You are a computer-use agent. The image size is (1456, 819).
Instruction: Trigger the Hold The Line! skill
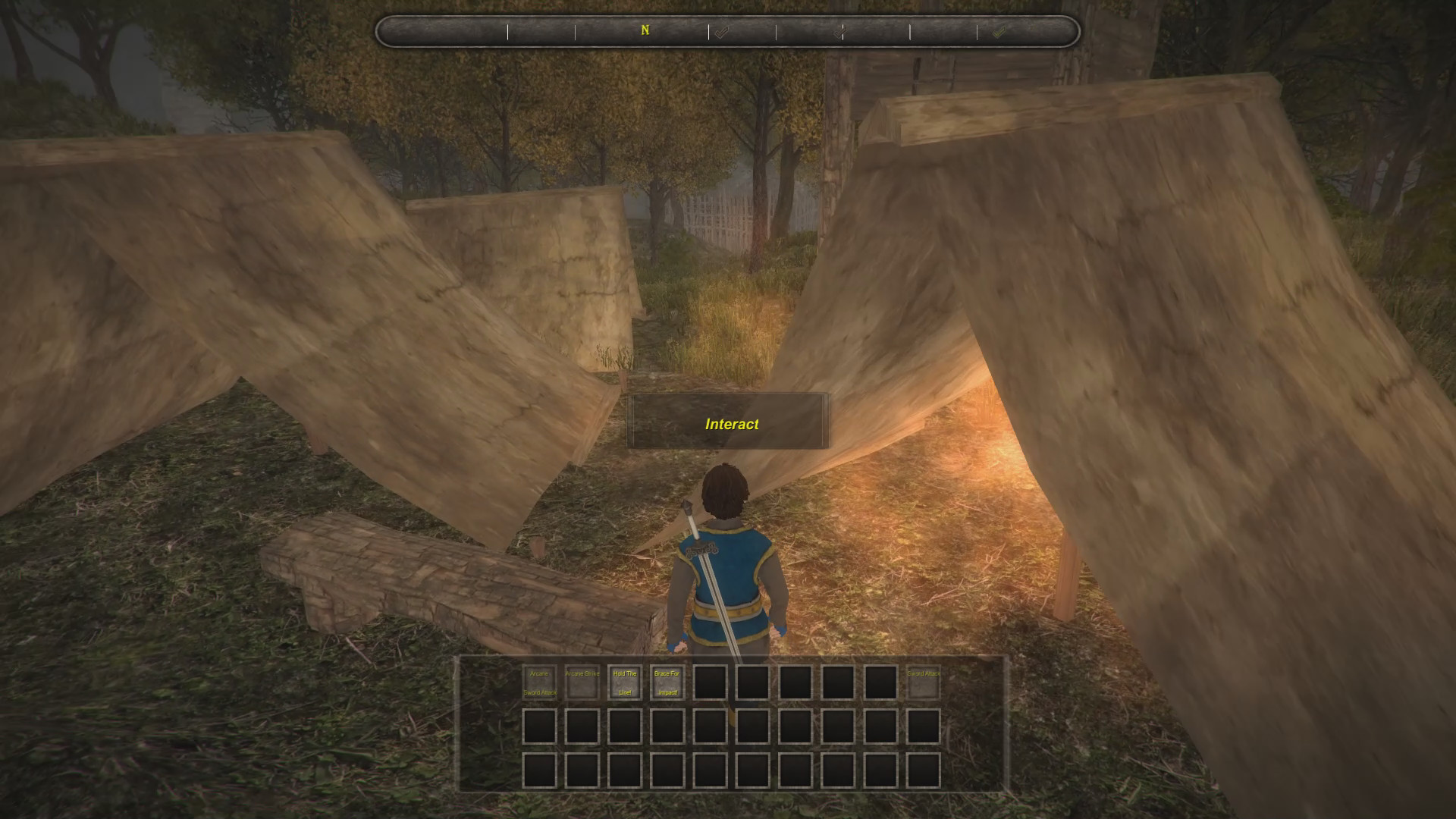coord(625,682)
